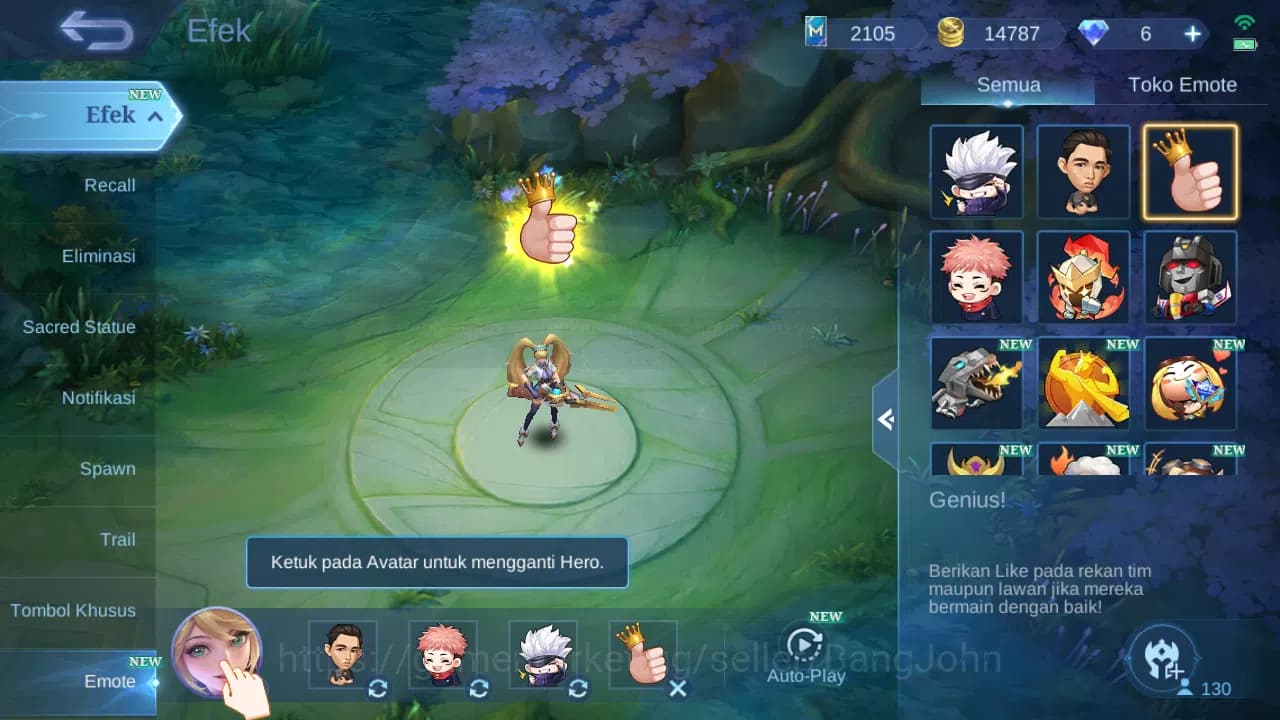This screenshot has width=1280, height=720.
Task: Select the Gojo emote in the grid
Action: point(976,171)
